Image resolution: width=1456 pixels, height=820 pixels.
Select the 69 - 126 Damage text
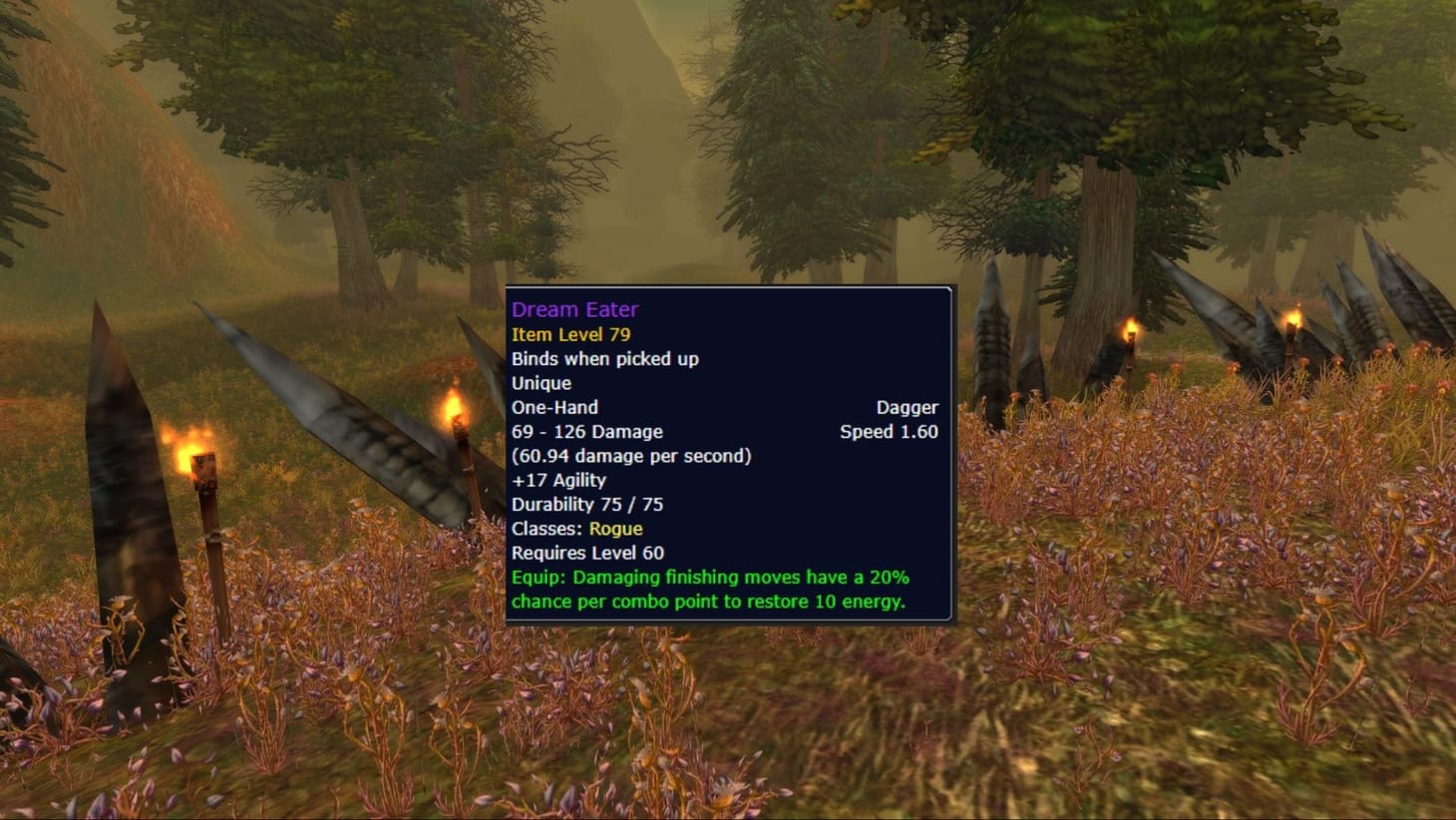(586, 431)
